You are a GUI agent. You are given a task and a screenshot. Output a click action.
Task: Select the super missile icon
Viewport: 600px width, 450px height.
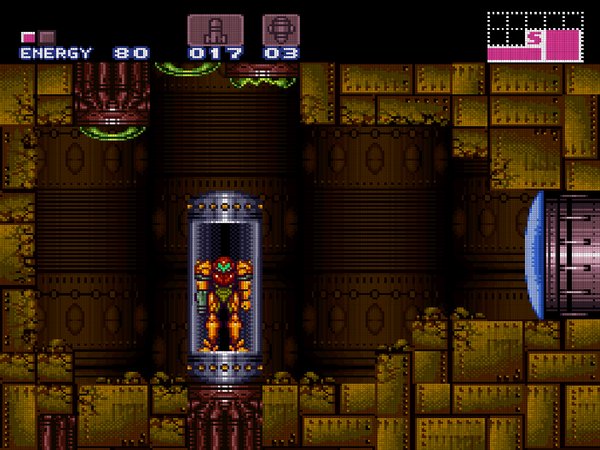(280, 29)
